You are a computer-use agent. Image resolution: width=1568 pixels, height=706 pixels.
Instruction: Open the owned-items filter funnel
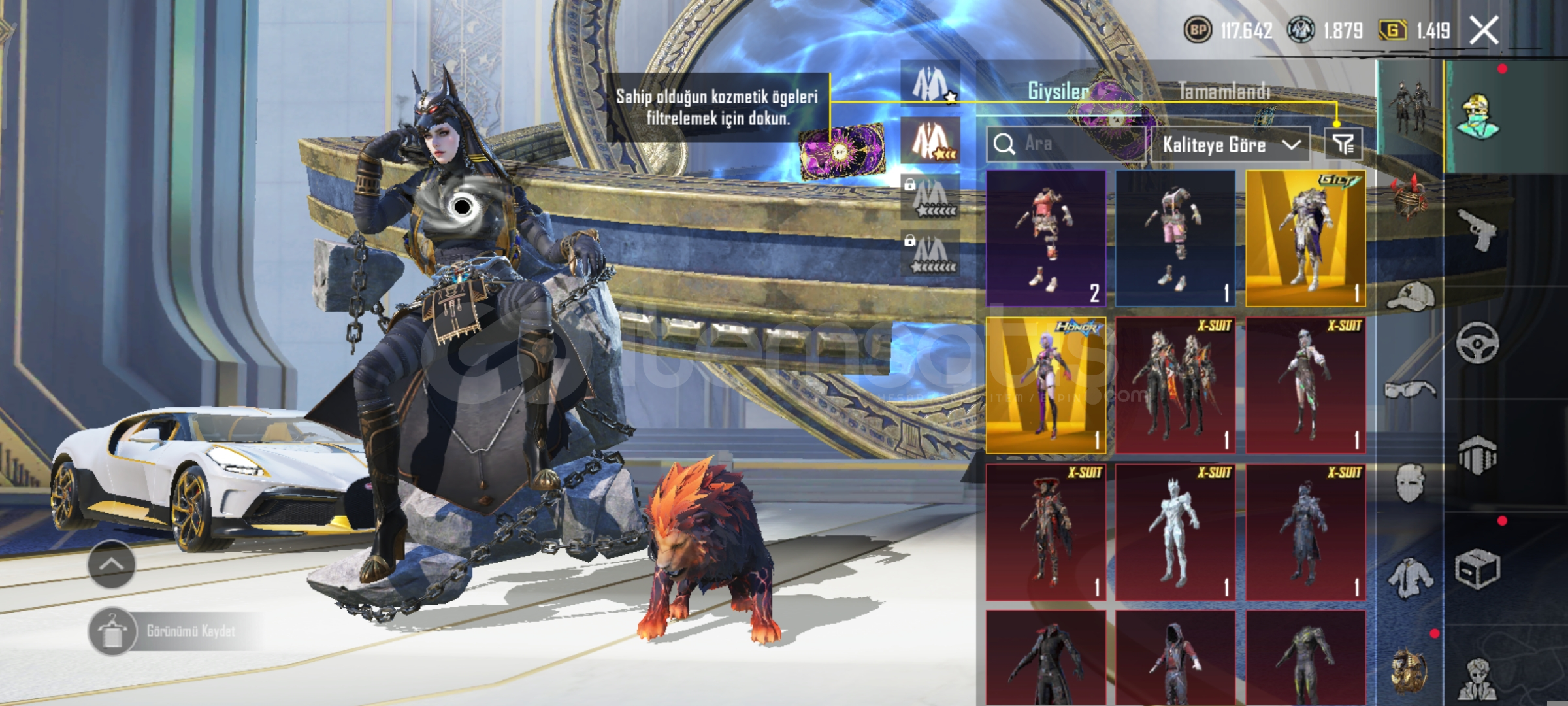pos(1343,144)
